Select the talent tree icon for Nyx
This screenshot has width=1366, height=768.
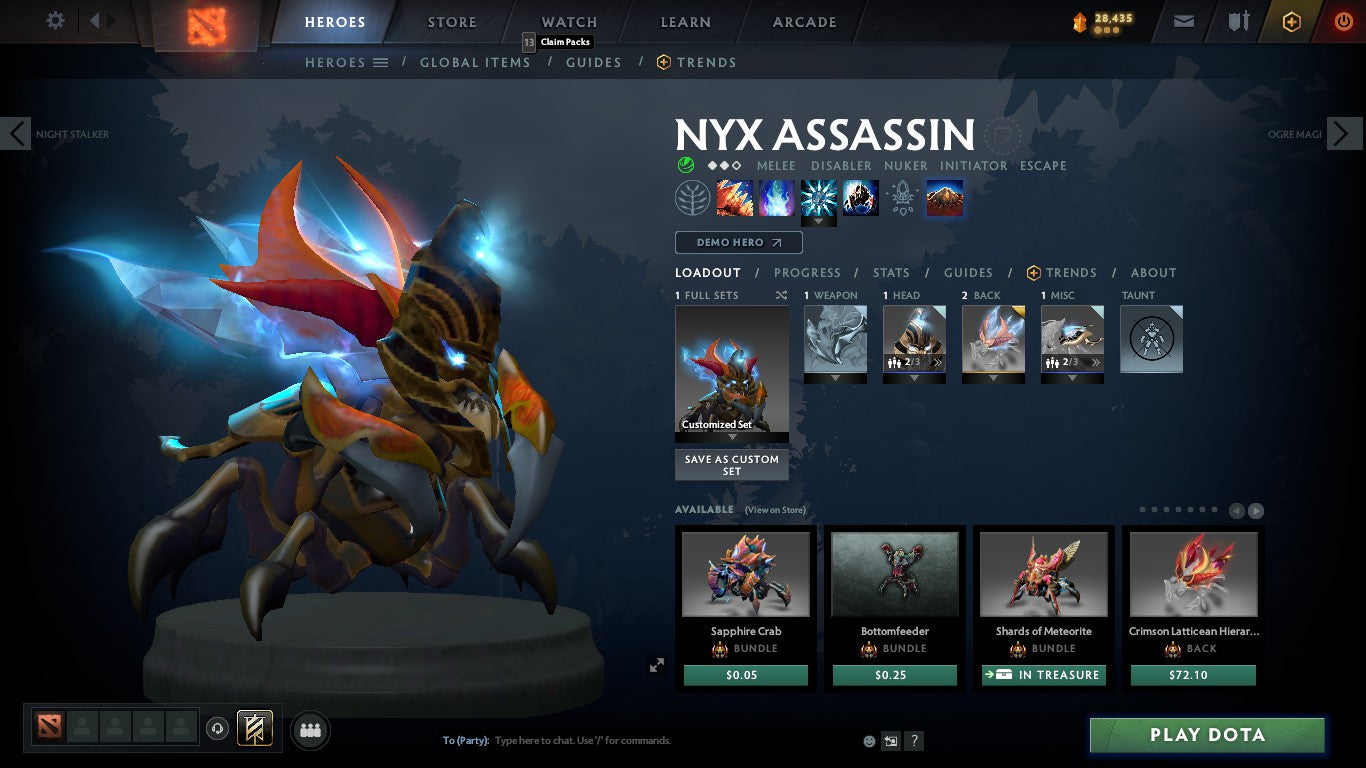point(693,197)
